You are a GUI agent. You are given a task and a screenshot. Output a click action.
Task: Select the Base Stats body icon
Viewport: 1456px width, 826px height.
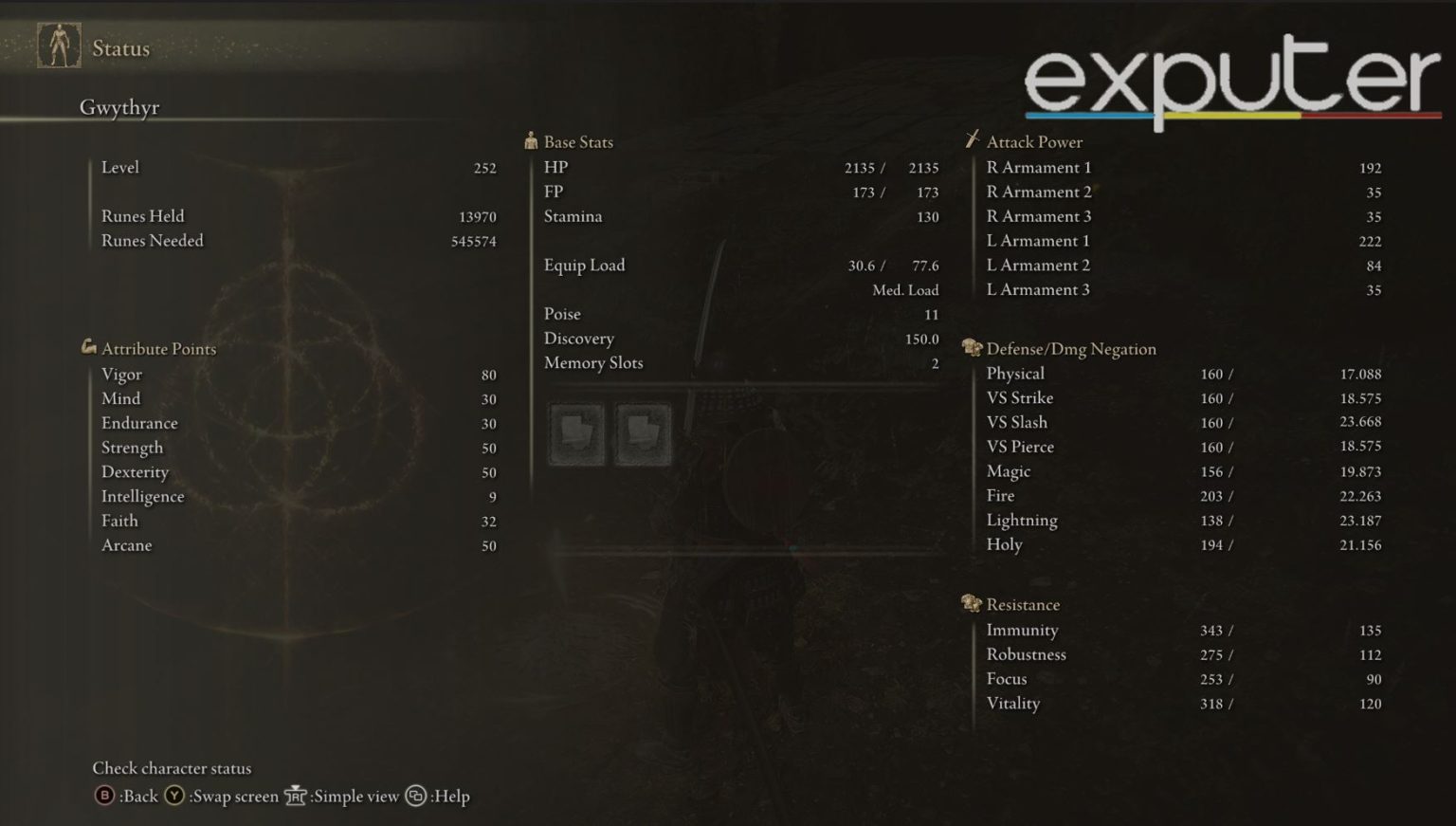pos(531,140)
